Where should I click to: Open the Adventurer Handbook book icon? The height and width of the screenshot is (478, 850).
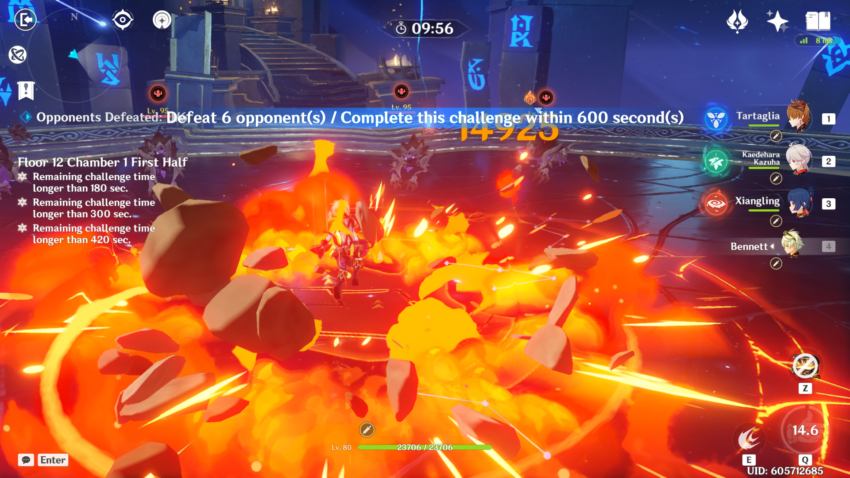[819, 20]
